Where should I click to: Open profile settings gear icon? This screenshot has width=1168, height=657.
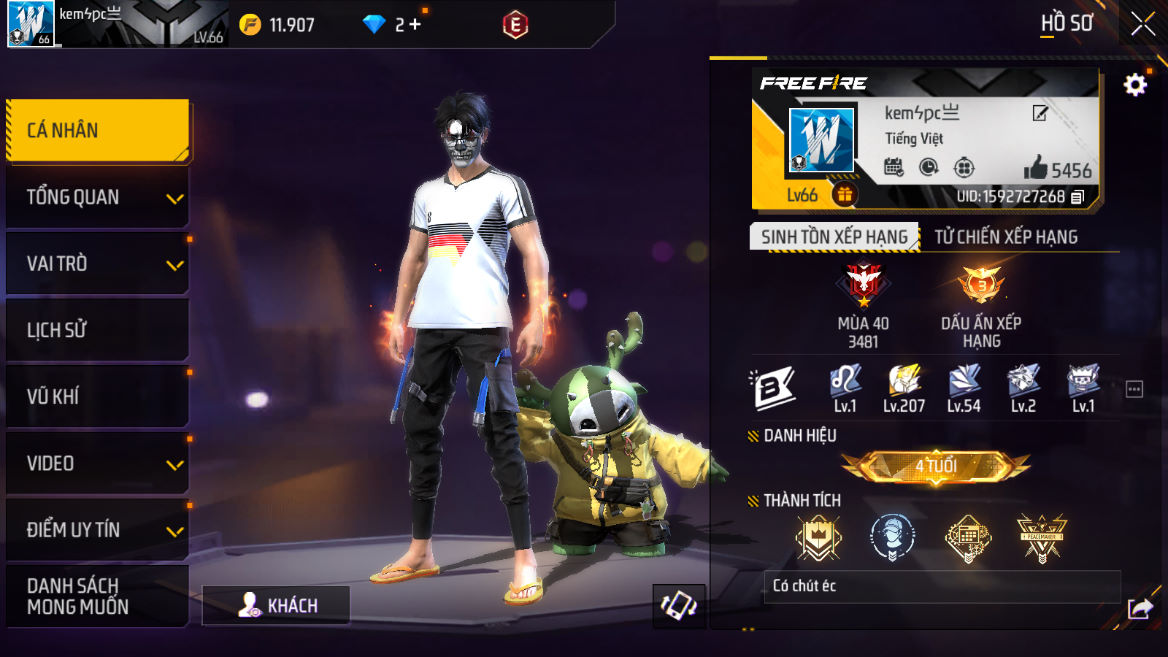pos(1135,85)
